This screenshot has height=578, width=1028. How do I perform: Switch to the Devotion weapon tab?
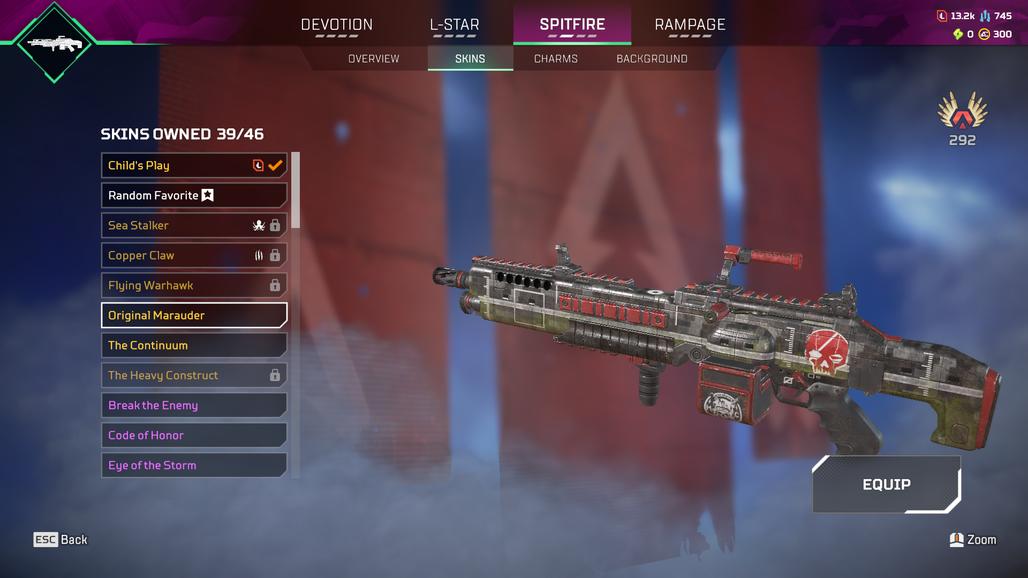(337, 25)
